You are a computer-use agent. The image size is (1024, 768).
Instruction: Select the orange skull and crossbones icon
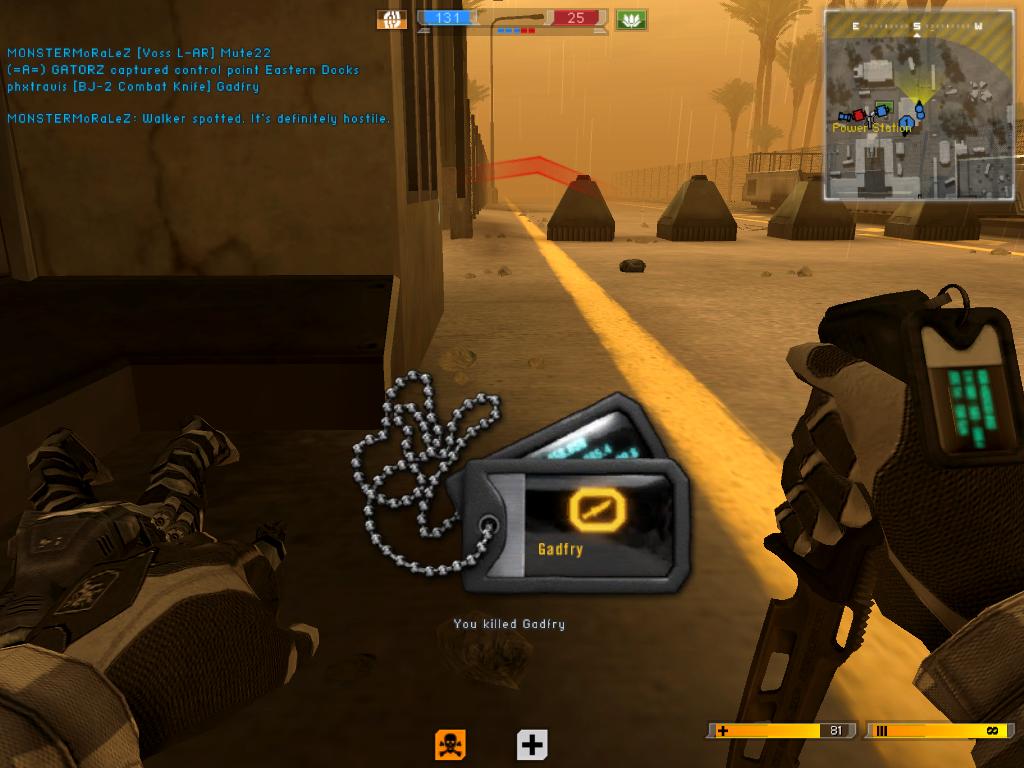(451, 744)
